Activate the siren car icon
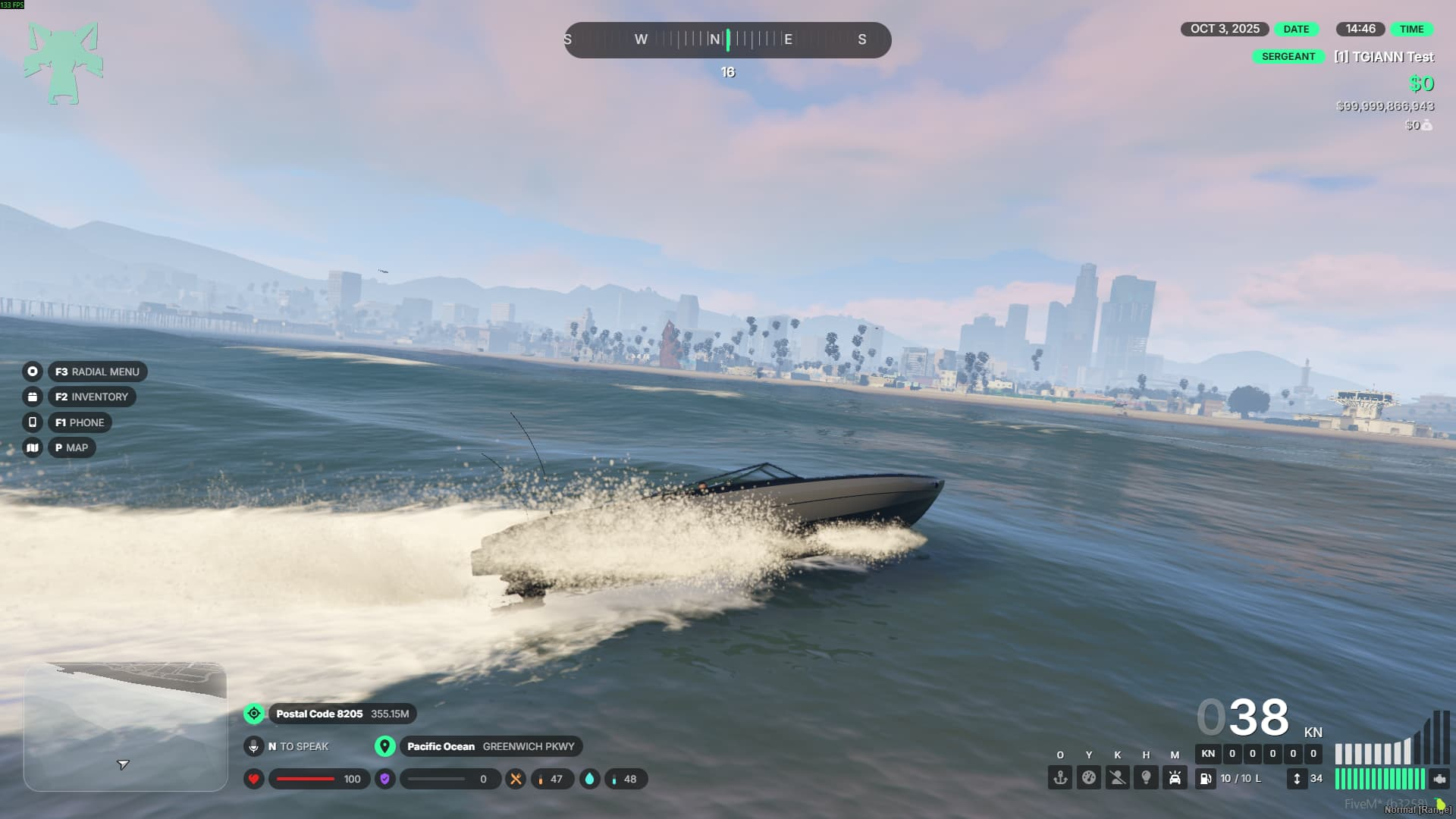 (x=1175, y=778)
